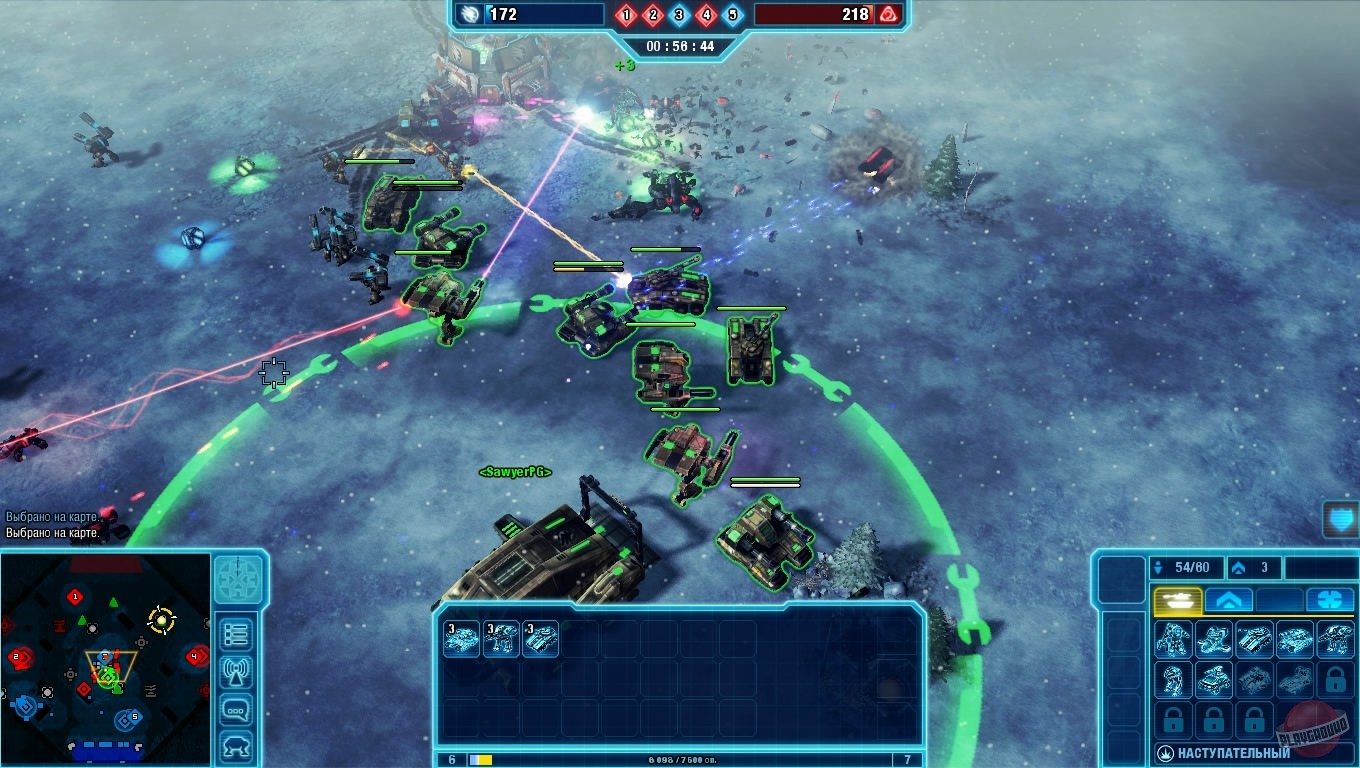Click the blue shield icon at right edge
This screenshot has height=768, width=1360.
(x=1340, y=519)
